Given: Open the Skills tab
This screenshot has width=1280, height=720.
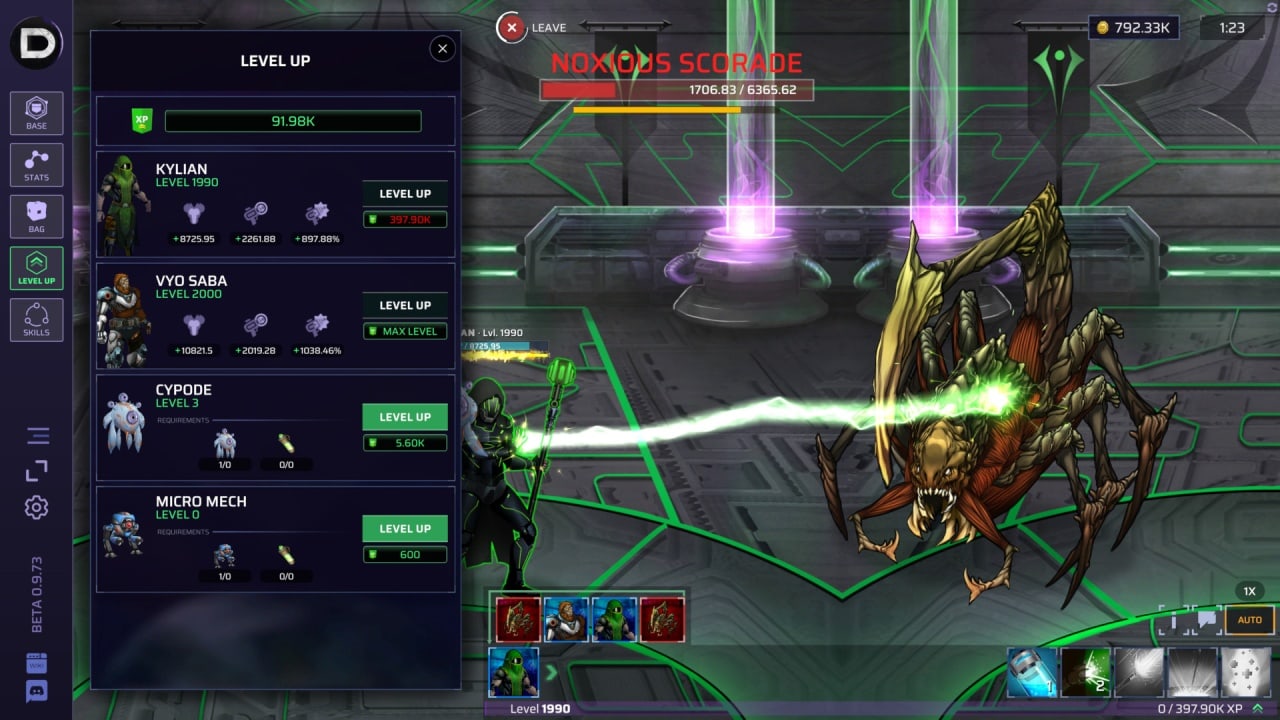Looking at the screenshot, I should coord(37,319).
